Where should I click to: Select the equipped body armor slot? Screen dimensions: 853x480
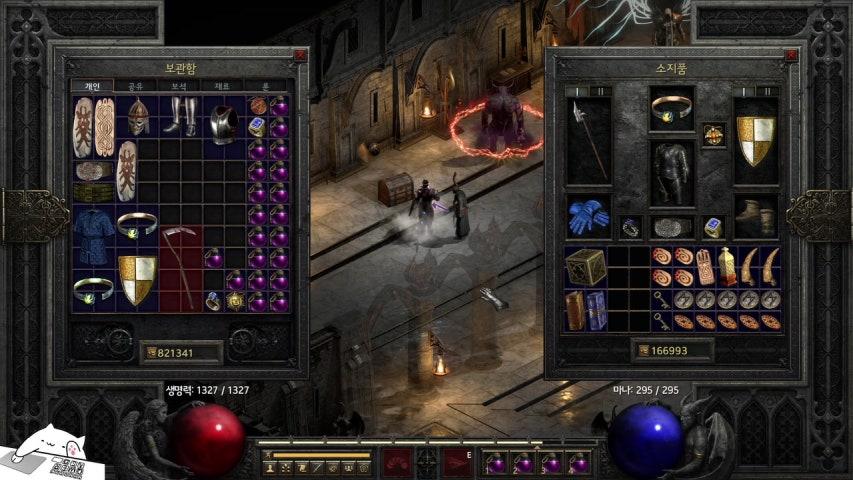pos(671,172)
